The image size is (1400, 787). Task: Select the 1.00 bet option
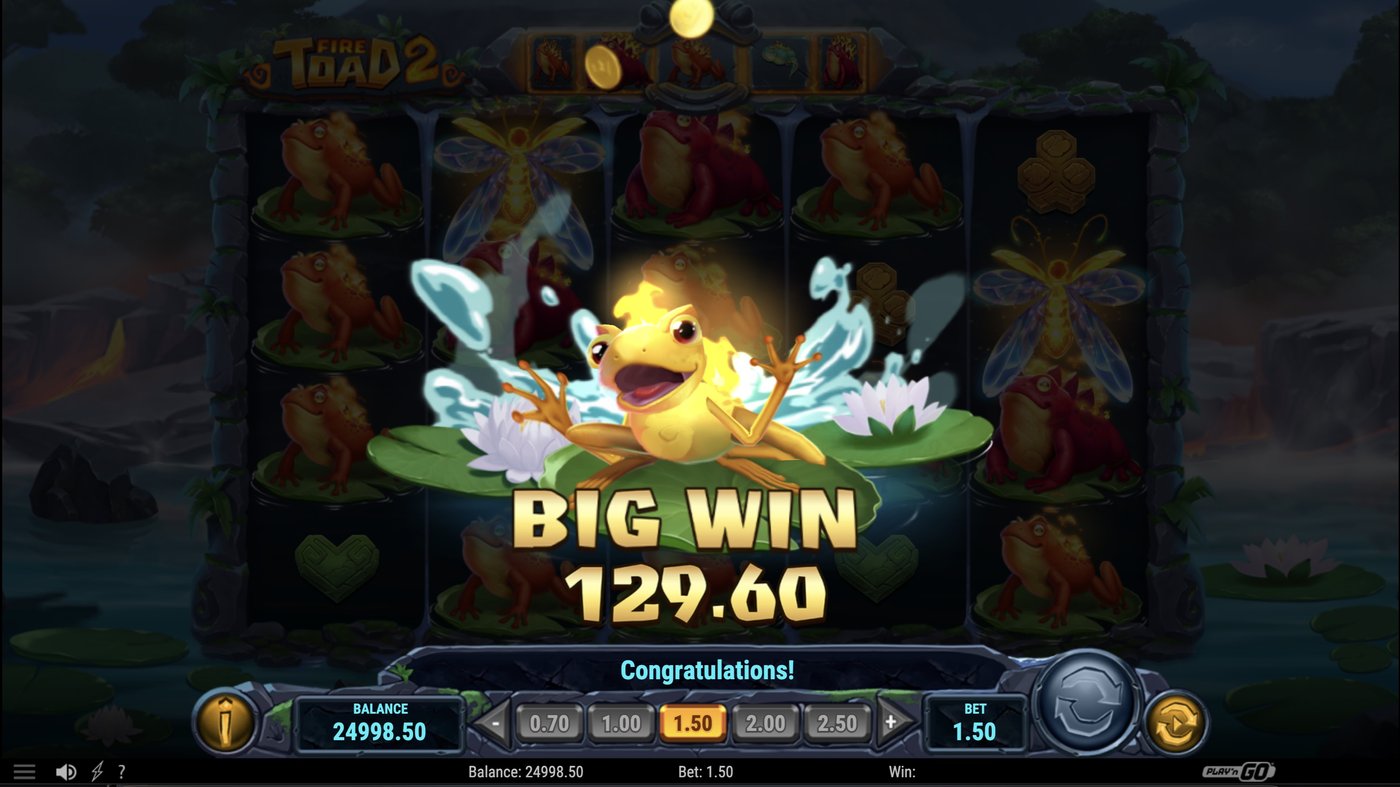tap(624, 722)
